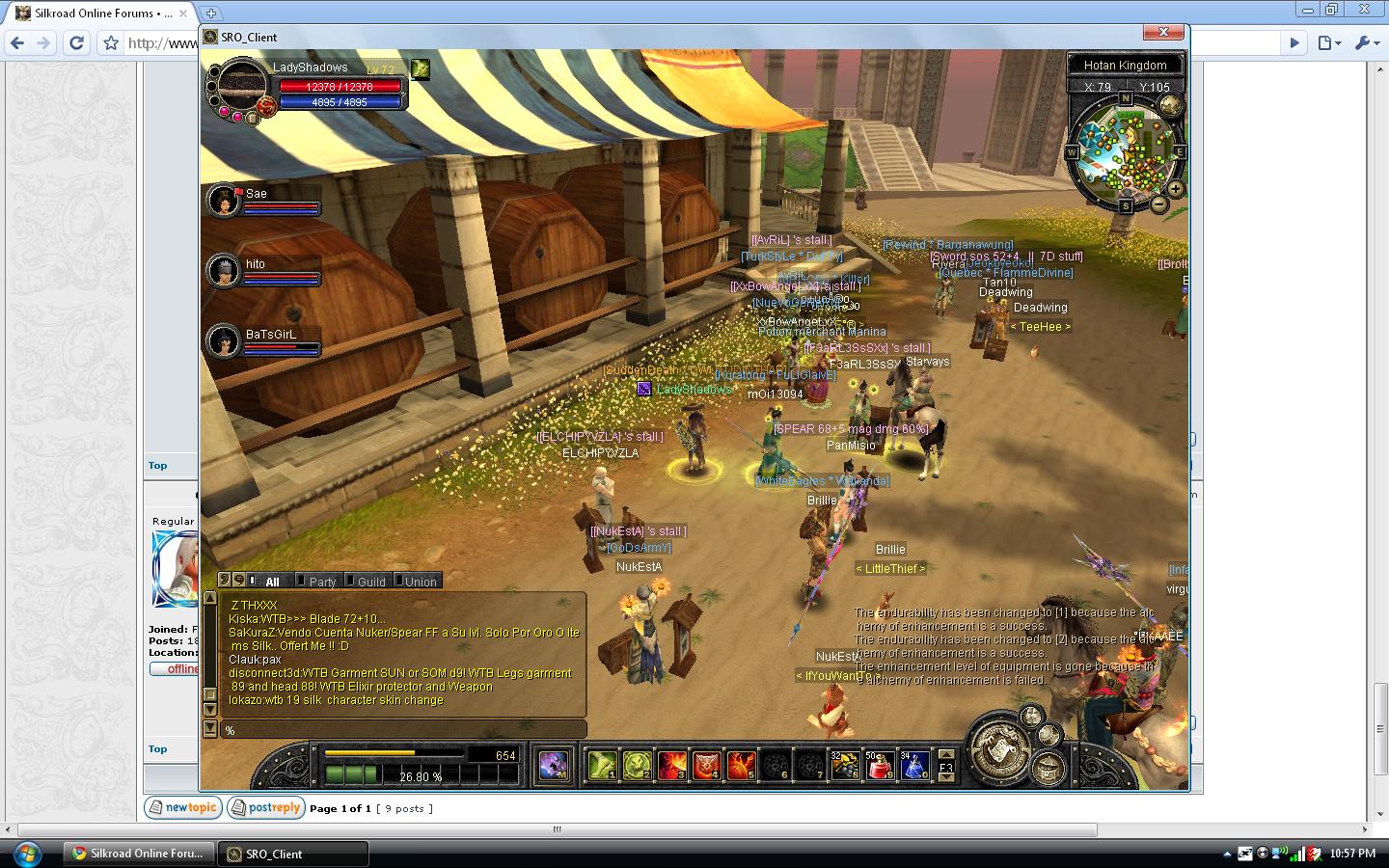Zoom out the minimap with minus

tap(1159, 204)
